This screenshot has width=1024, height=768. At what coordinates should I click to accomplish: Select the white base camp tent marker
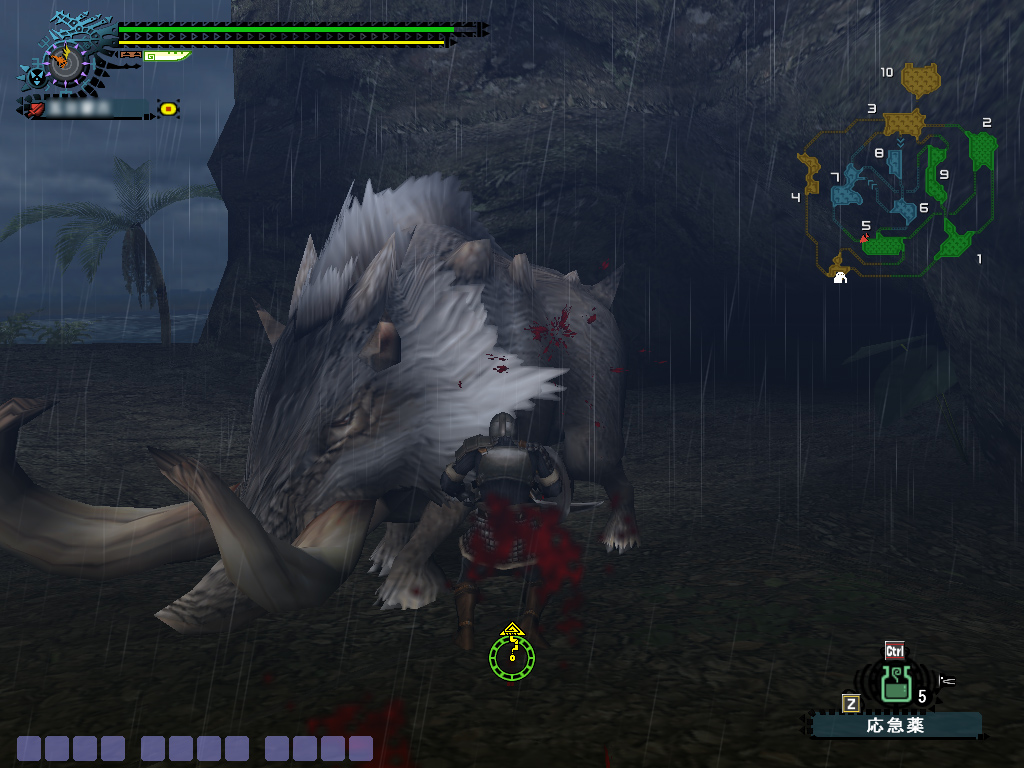pyautogui.click(x=841, y=277)
